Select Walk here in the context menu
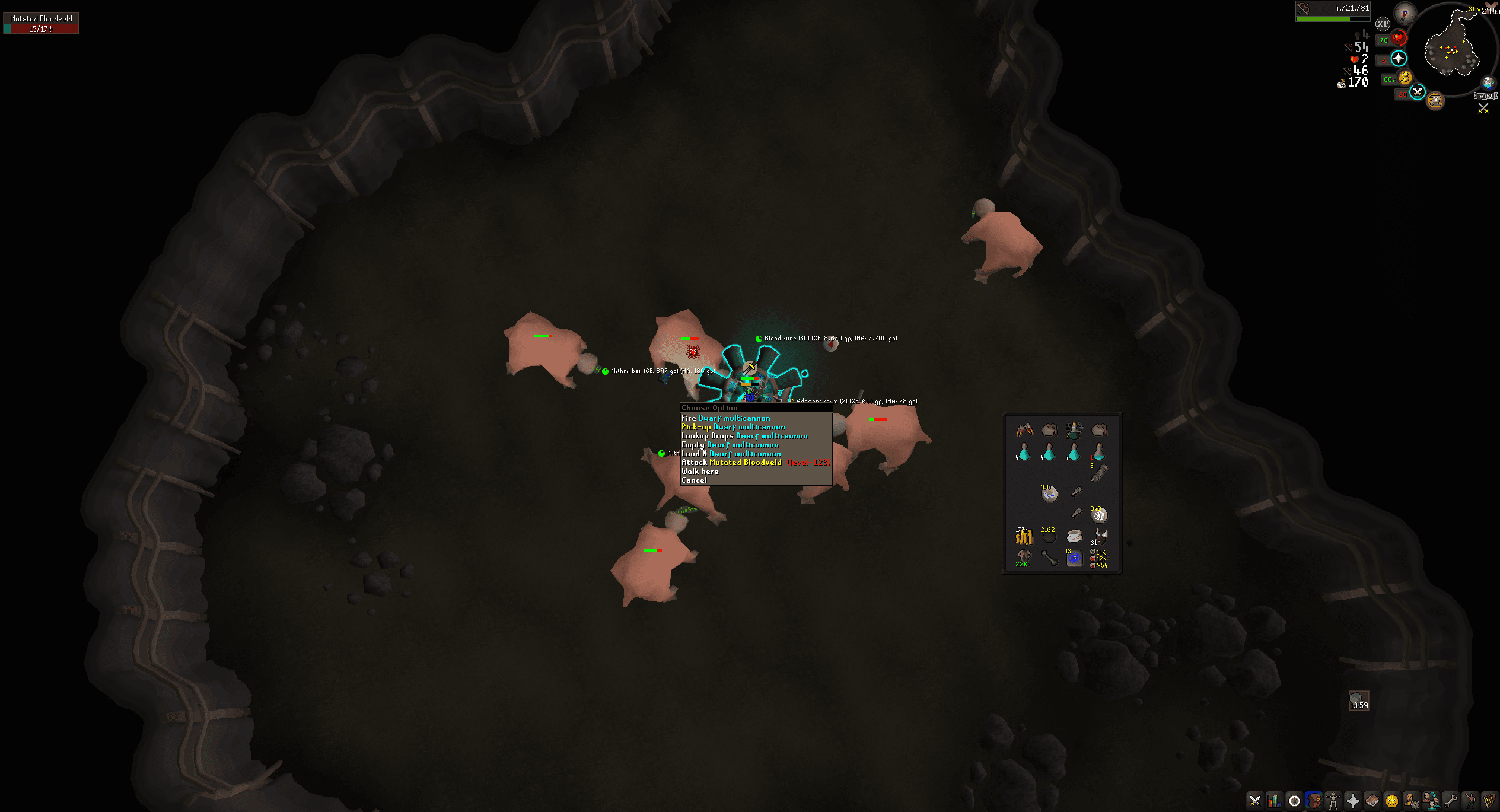Image resolution: width=1500 pixels, height=812 pixels. (700, 471)
